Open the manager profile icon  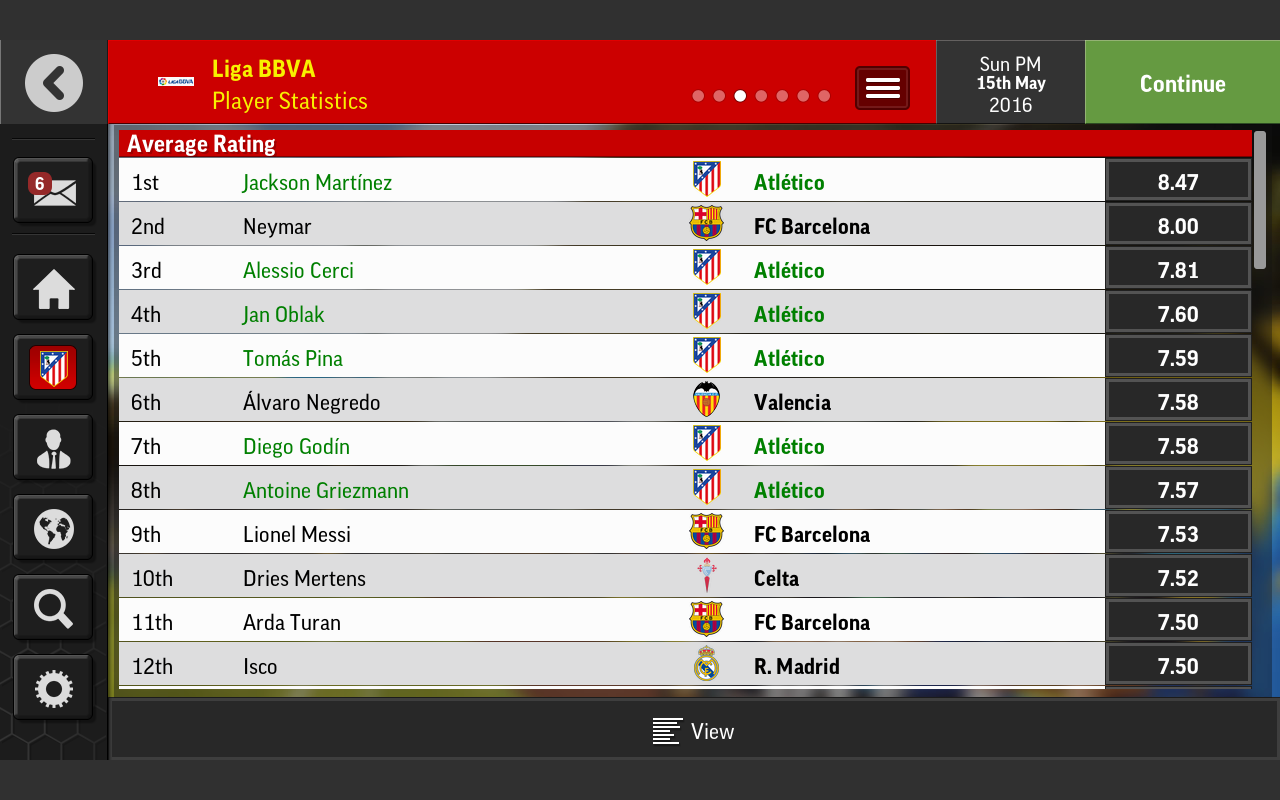tap(53, 449)
